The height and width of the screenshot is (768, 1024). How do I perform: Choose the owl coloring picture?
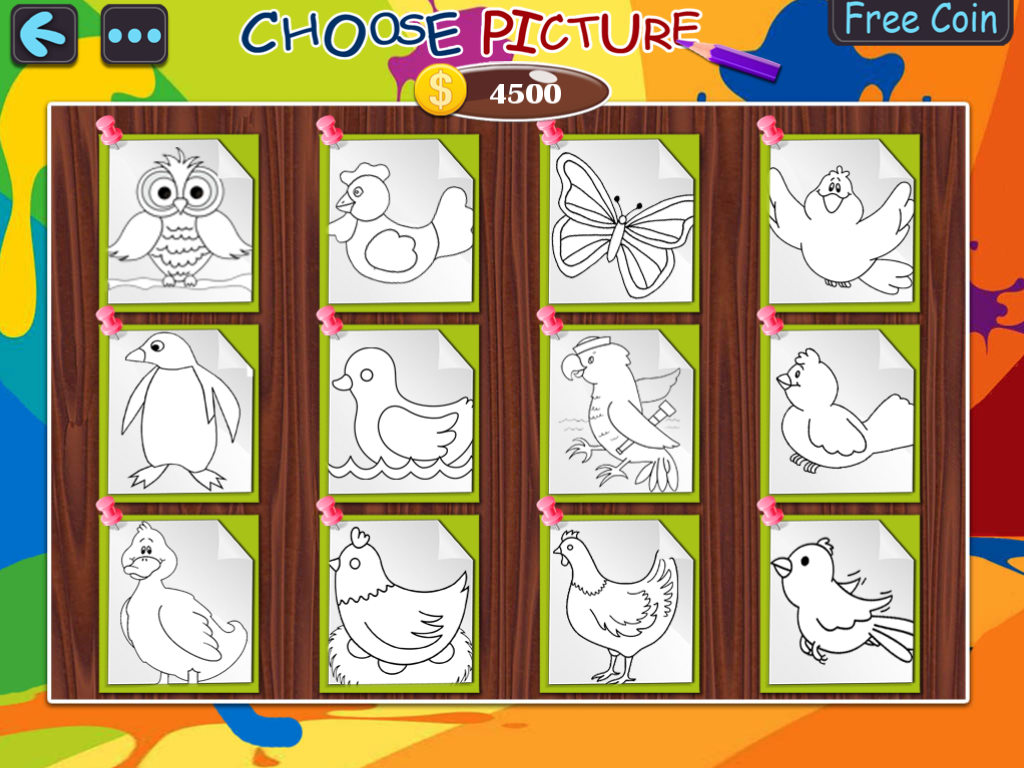coord(180,220)
